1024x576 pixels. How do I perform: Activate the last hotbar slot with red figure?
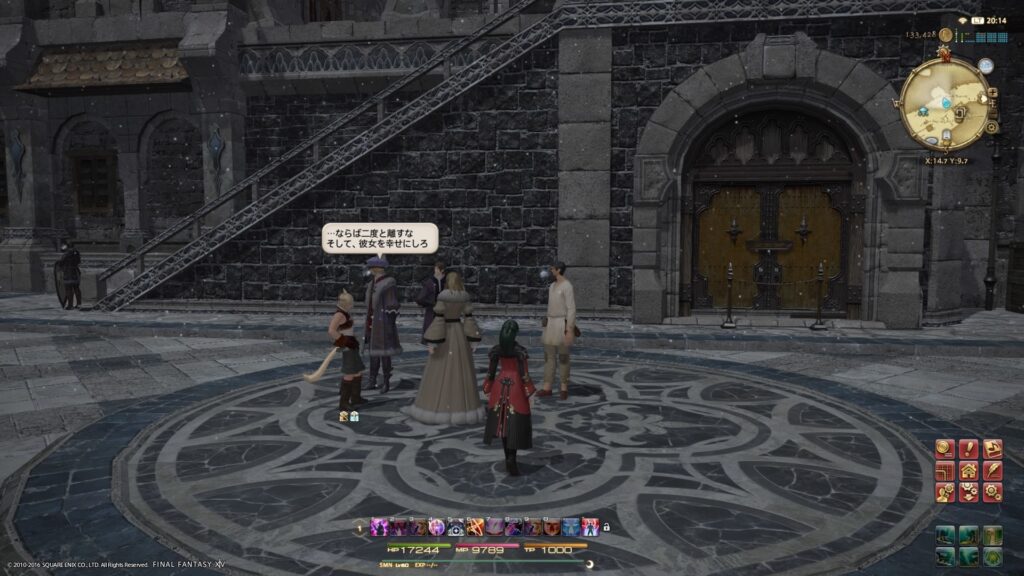pyautogui.click(x=590, y=527)
